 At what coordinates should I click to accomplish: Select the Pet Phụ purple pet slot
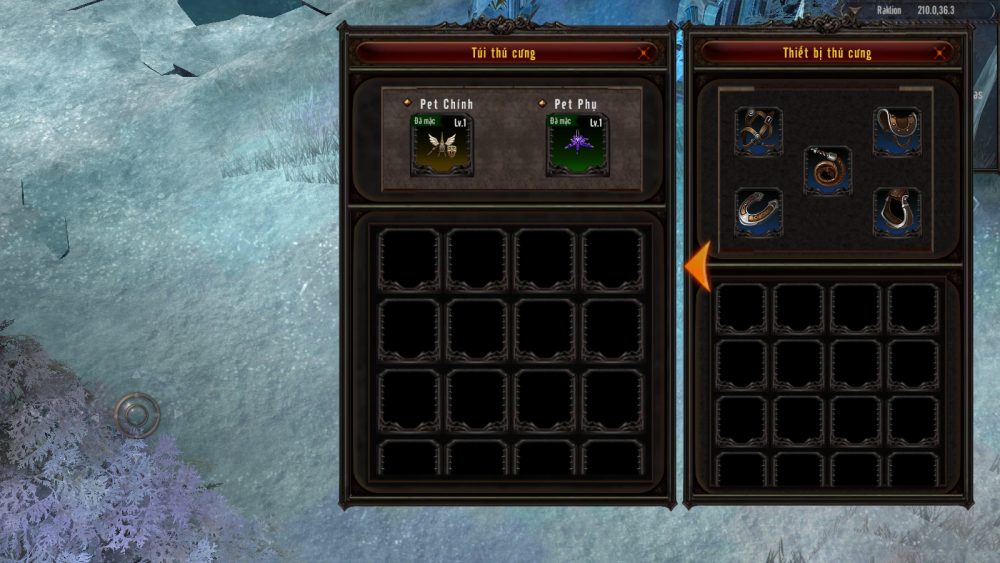click(577, 143)
